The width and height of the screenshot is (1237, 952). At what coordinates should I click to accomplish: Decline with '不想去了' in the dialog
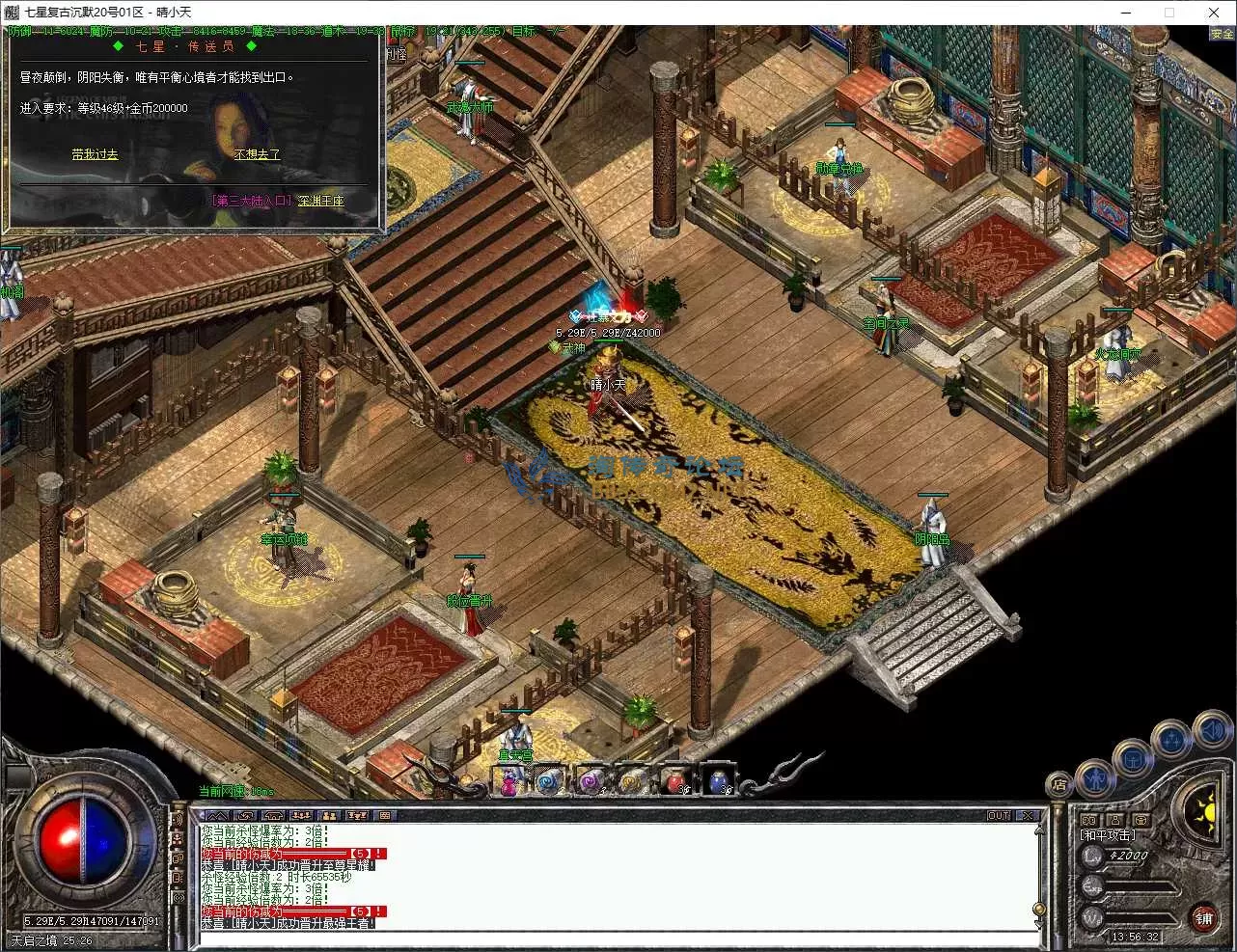pos(257,154)
